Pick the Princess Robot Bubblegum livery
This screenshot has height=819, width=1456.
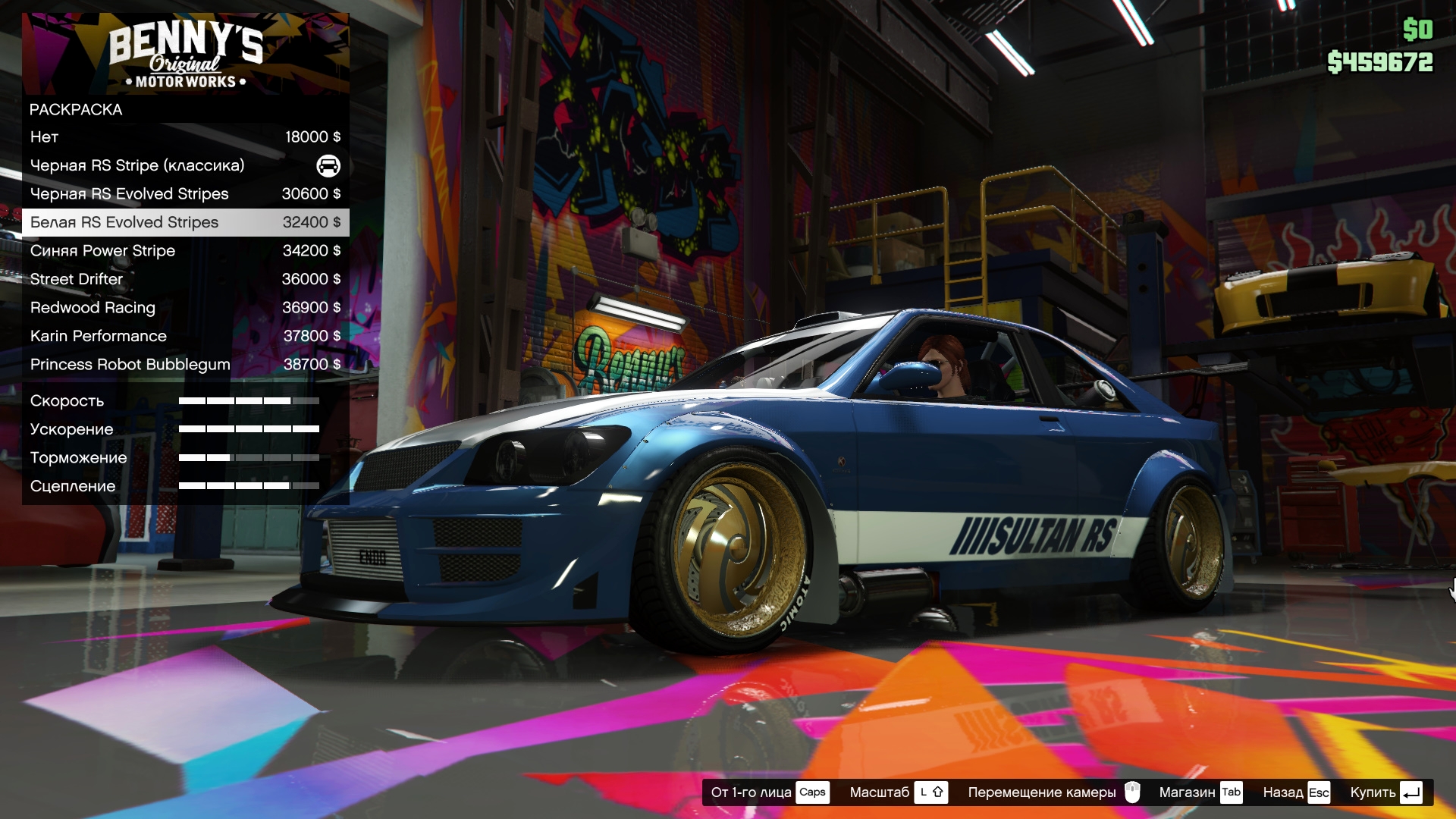185,365
